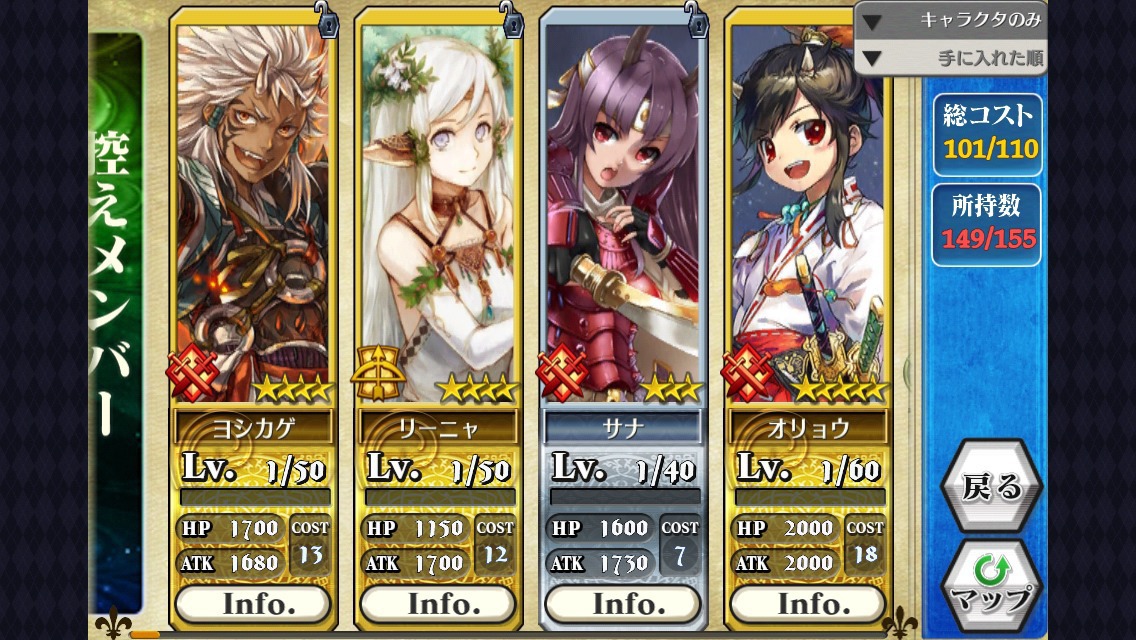Show Info for リーニャ
Screen dimensions: 1136x640
click(438, 604)
